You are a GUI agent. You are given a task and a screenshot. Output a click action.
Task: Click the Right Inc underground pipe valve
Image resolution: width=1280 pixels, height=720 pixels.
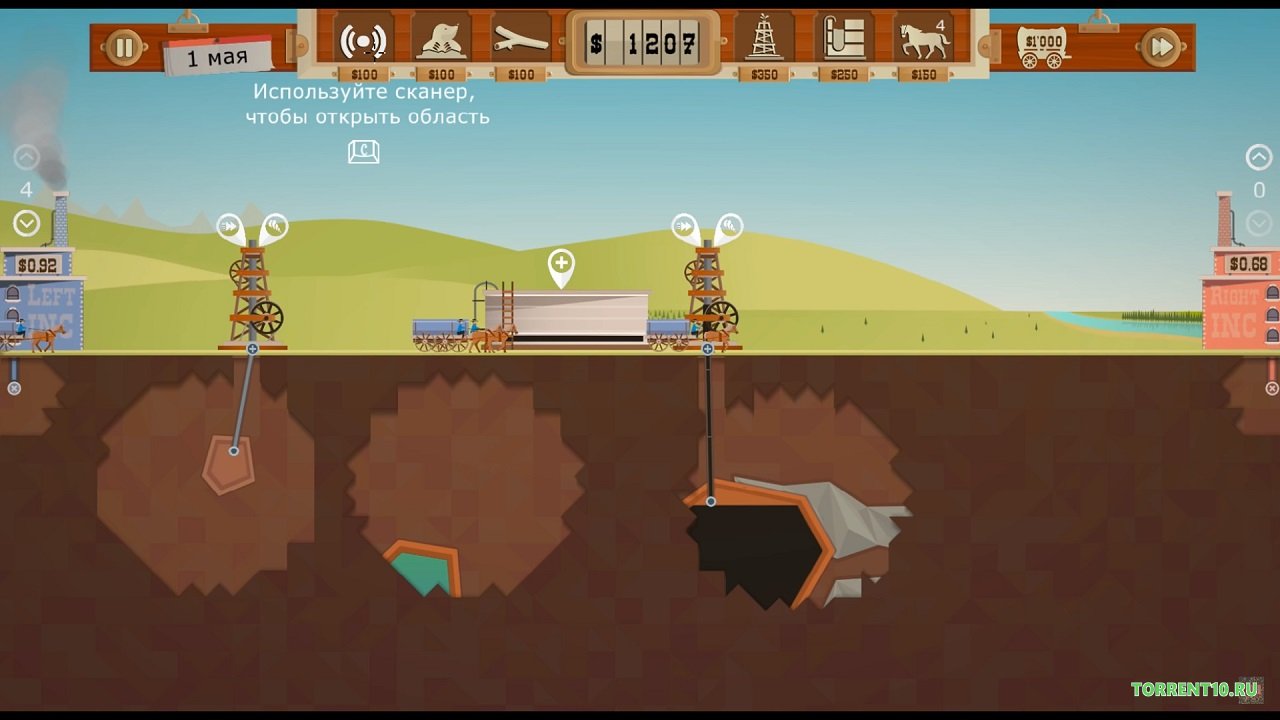click(x=1272, y=388)
